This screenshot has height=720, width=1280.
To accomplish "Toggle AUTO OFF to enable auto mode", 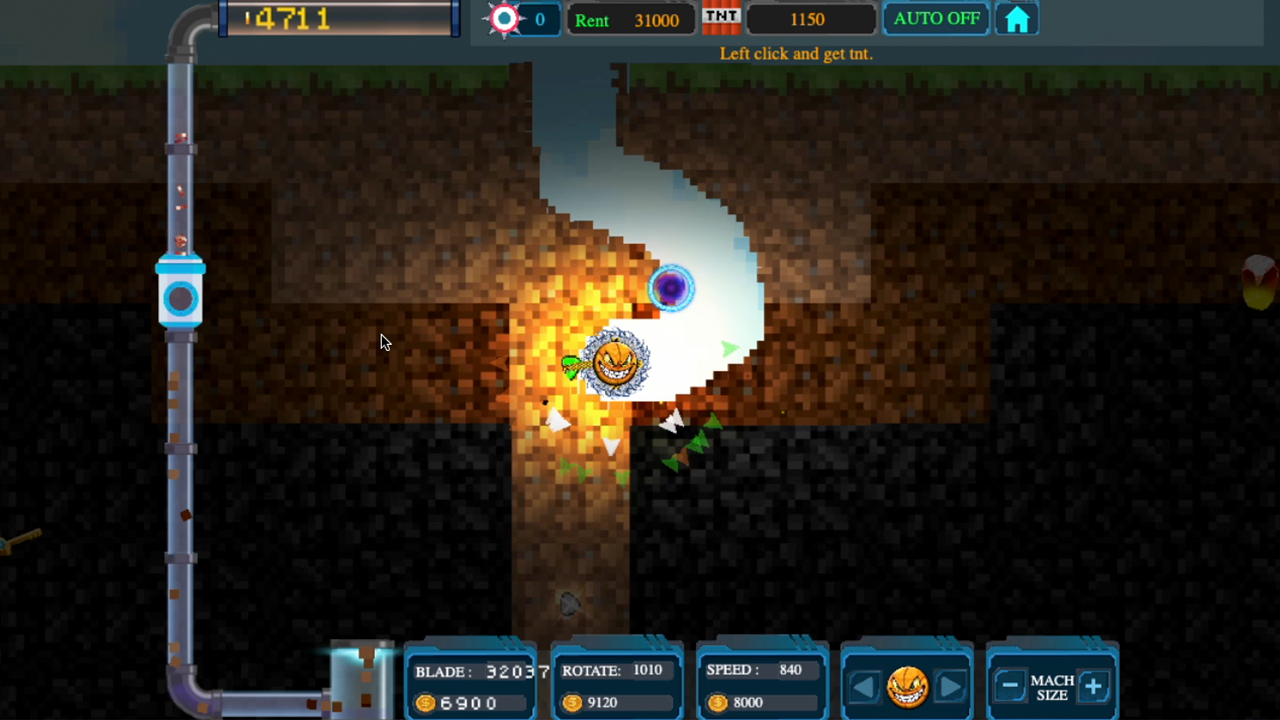I will pyautogui.click(x=936, y=17).
